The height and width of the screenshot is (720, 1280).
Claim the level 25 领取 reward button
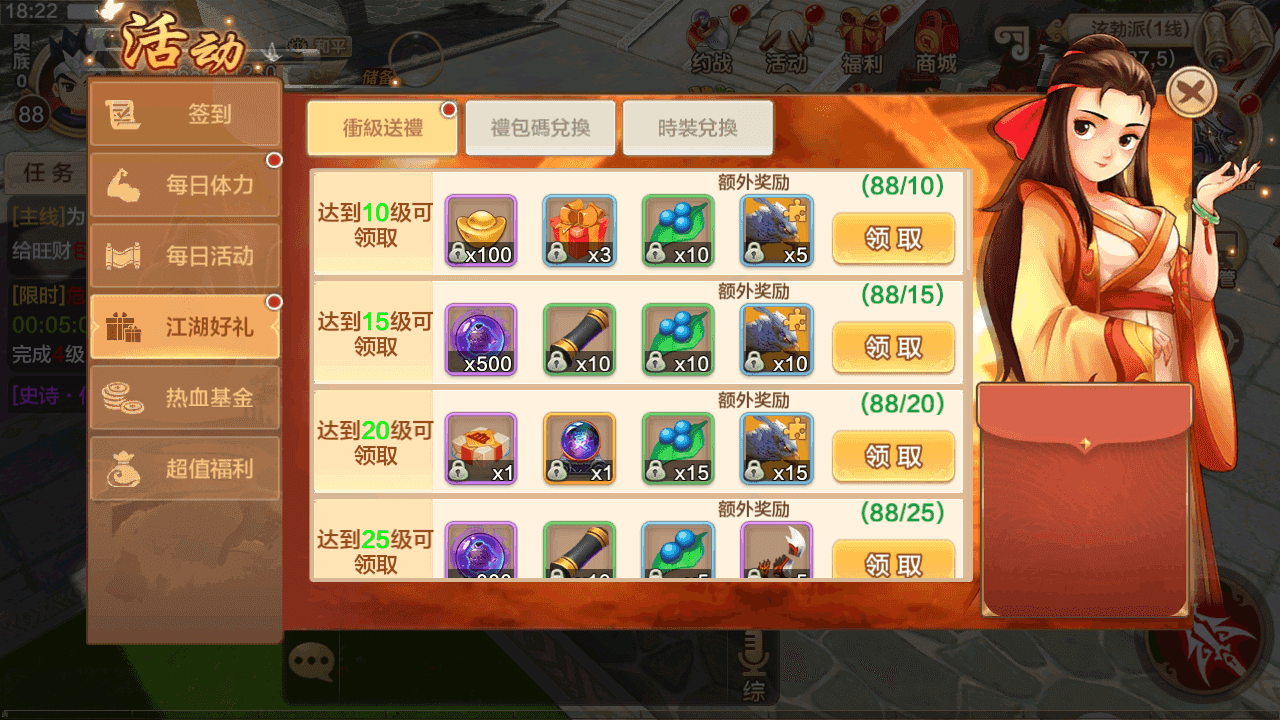click(x=893, y=561)
